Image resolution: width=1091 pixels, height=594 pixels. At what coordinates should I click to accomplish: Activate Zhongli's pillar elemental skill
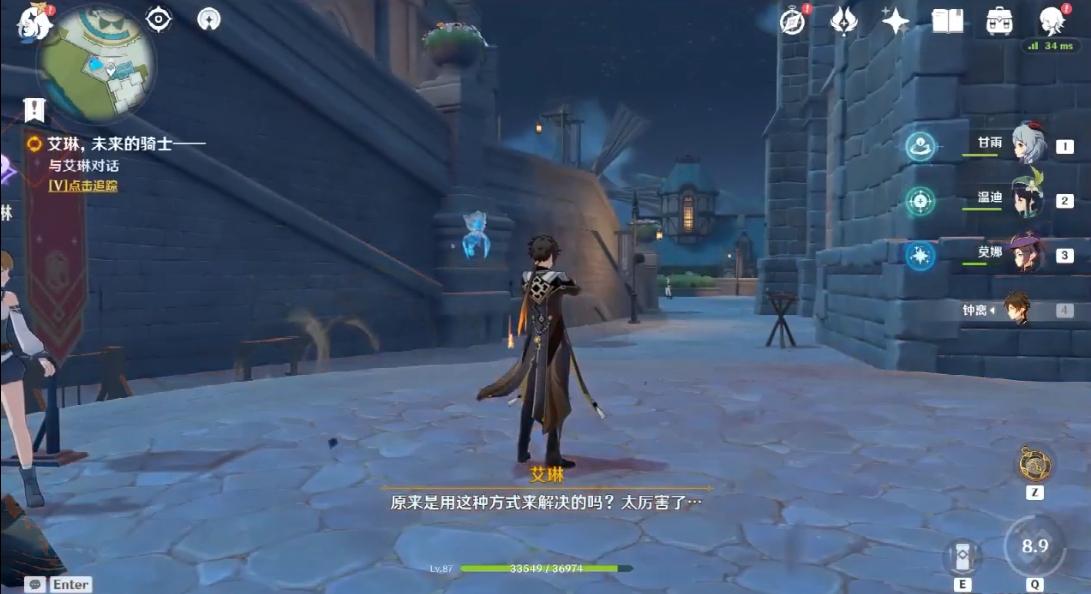point(963,558)
